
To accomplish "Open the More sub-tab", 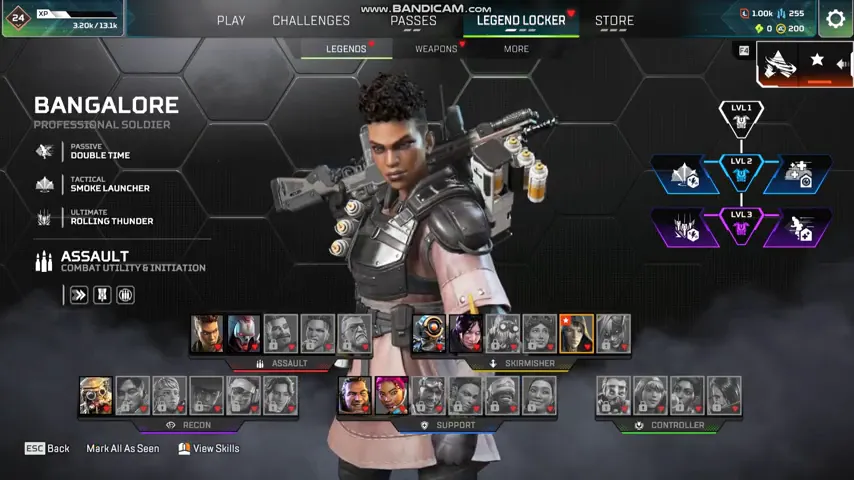I will 516,48.
